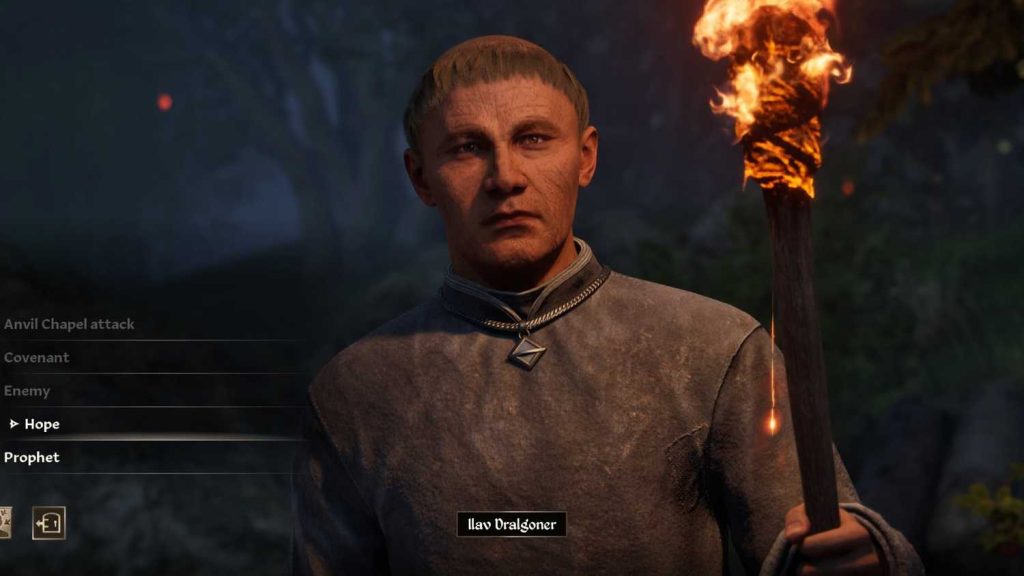Open the partially visible icon beside the exit door

coord(5,523)
